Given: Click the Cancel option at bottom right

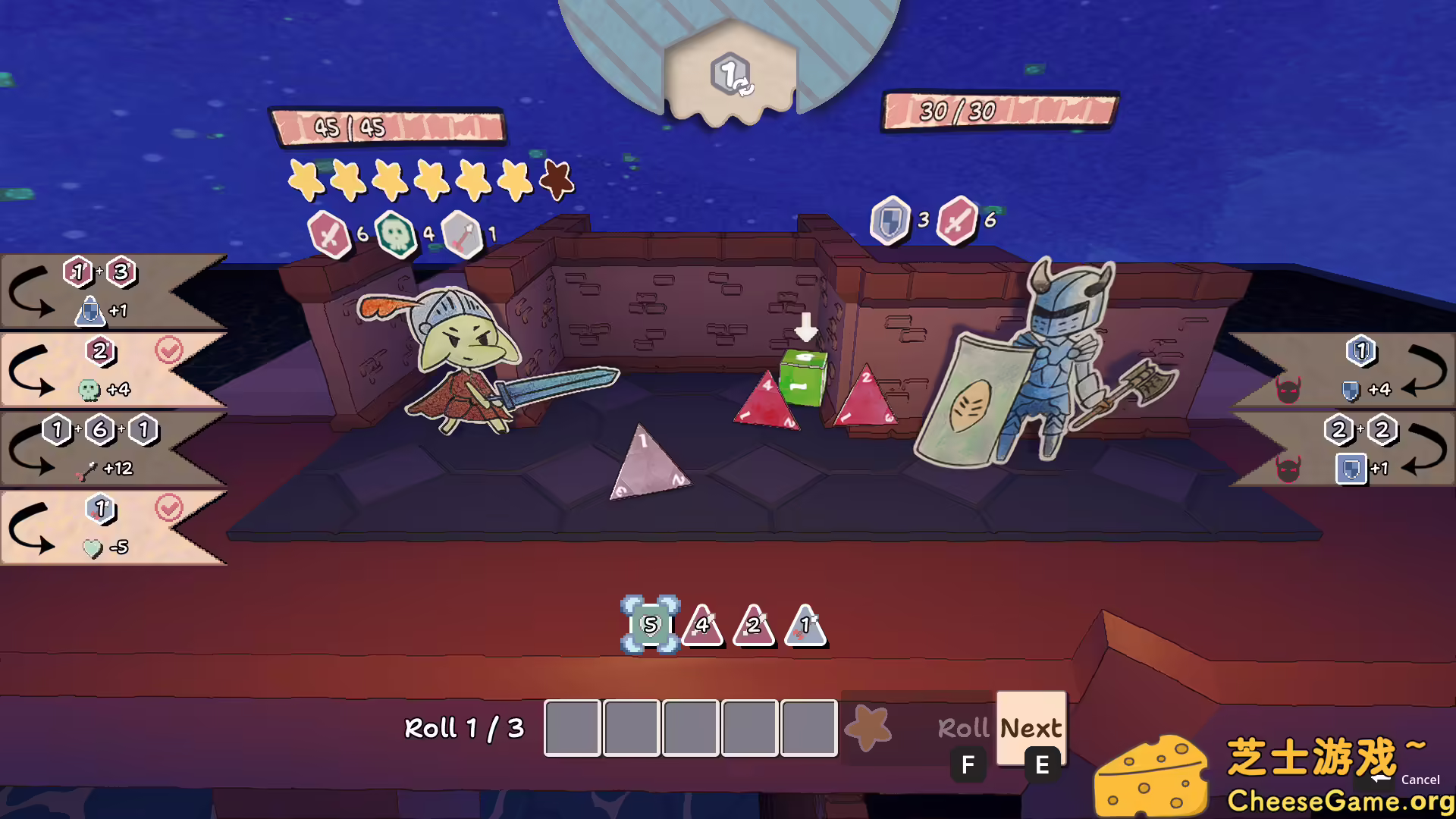Looking at the screenshot, I should 1420,779.
